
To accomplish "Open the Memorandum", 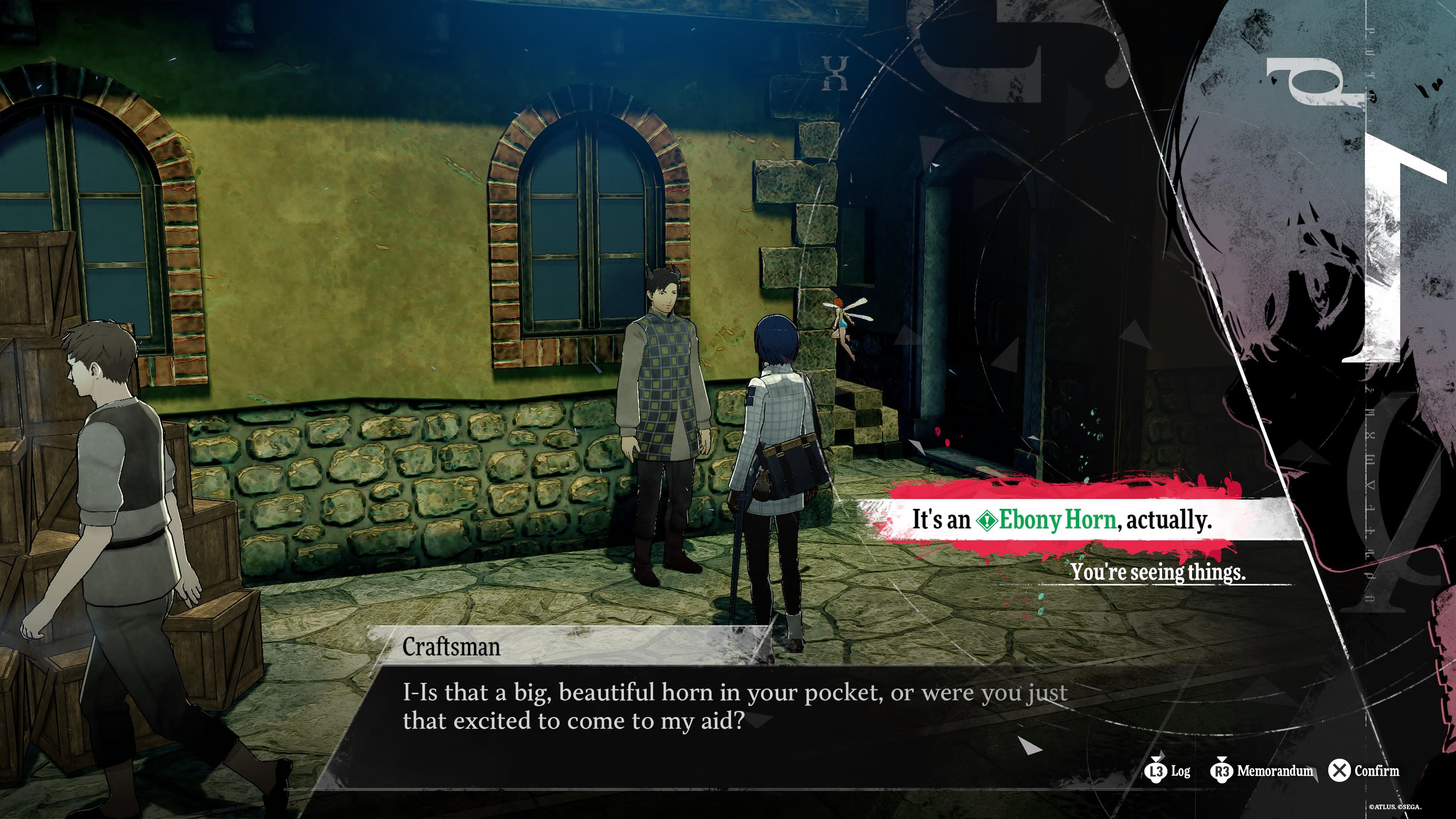I will pos(1262,770).
